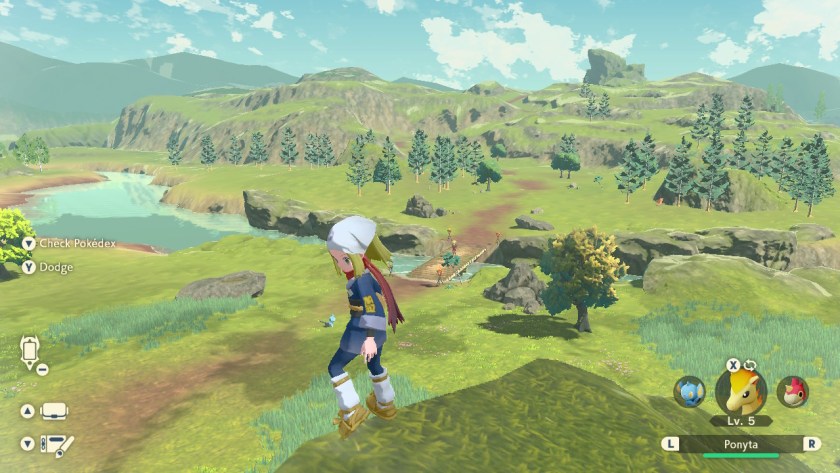Open the Arc Phone map icon

click(x=29, y=352)
